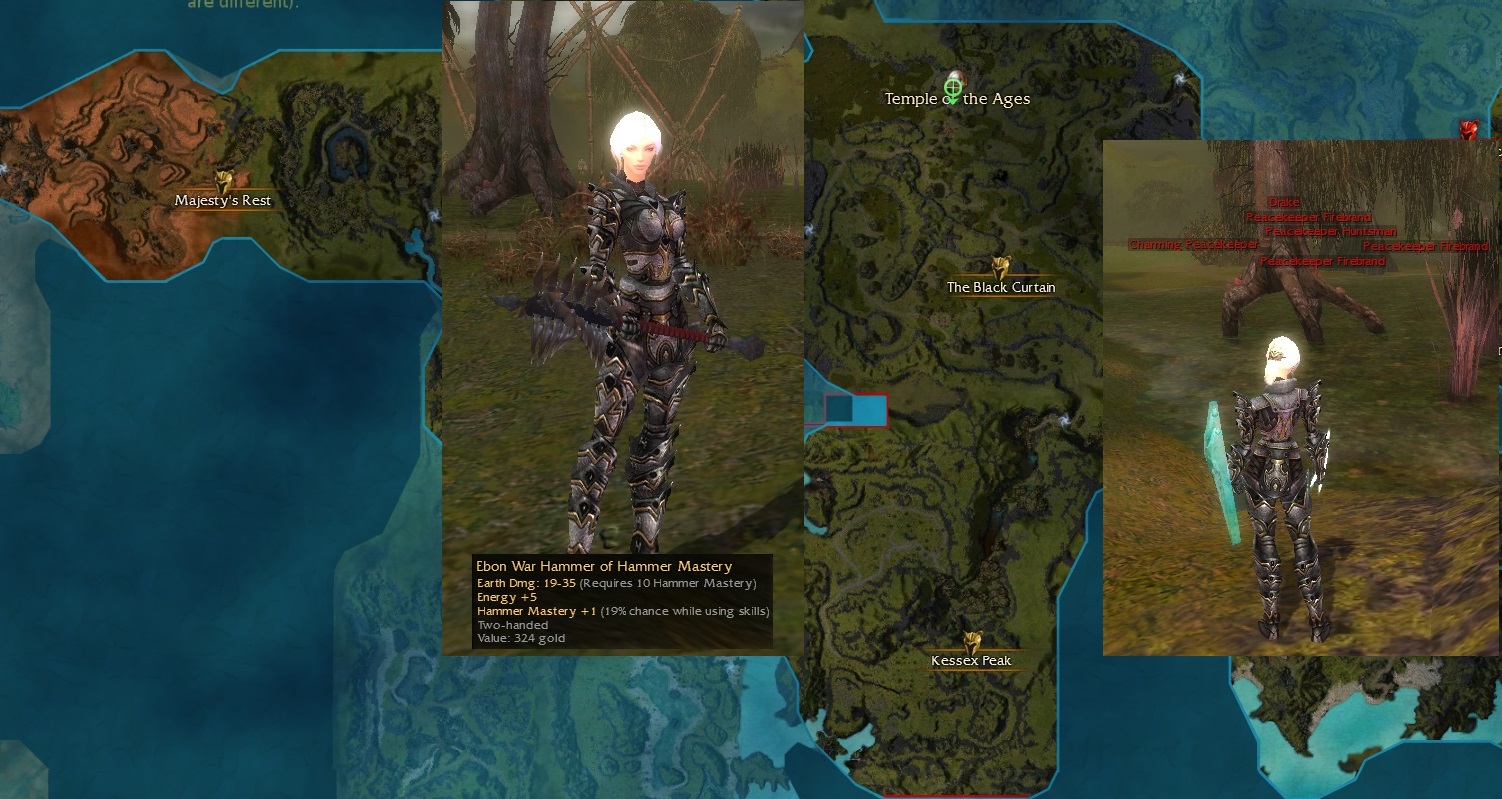Screen dimensions: 1502x799
Task: Open the Peacekeeper enemies screenshot
Action: tap(1300, 400)
